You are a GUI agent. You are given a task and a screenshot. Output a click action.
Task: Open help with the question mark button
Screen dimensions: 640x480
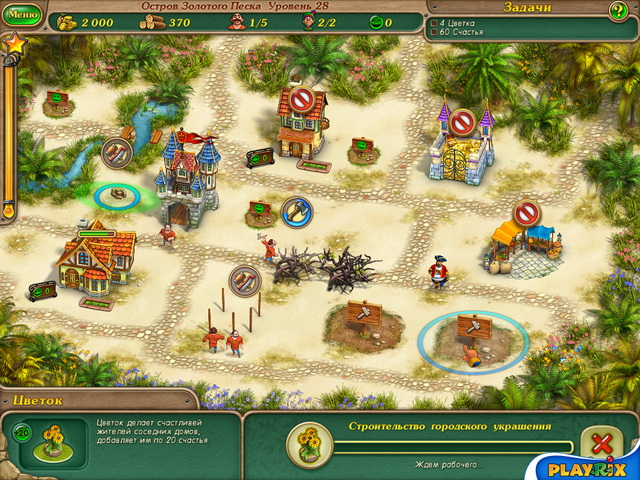617,11
